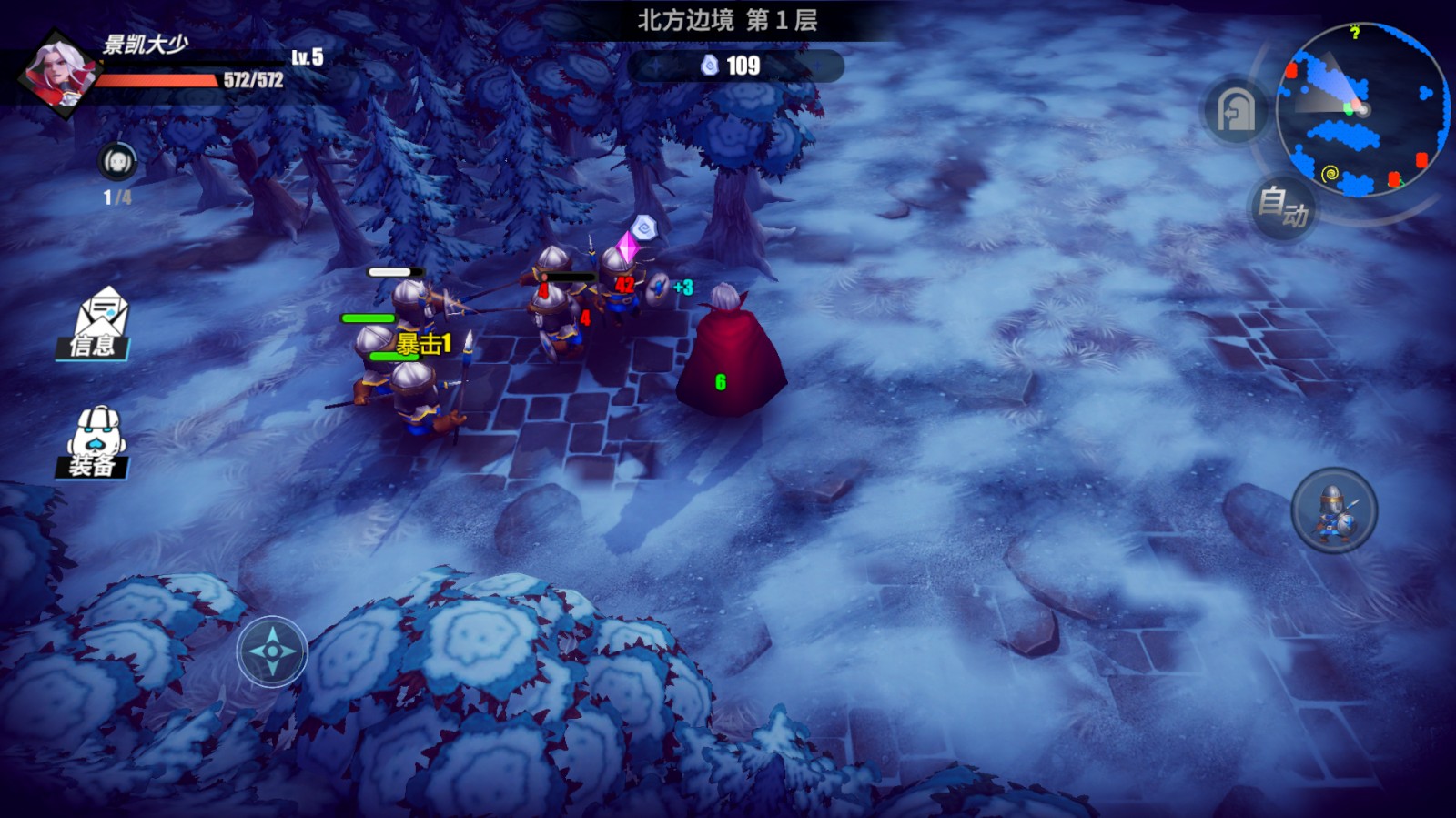Click the crystal currency counter showing 109
Image resolution: width=1456 pixels, height=818 pixels.
pyautogui.click(x=733, y=66)
